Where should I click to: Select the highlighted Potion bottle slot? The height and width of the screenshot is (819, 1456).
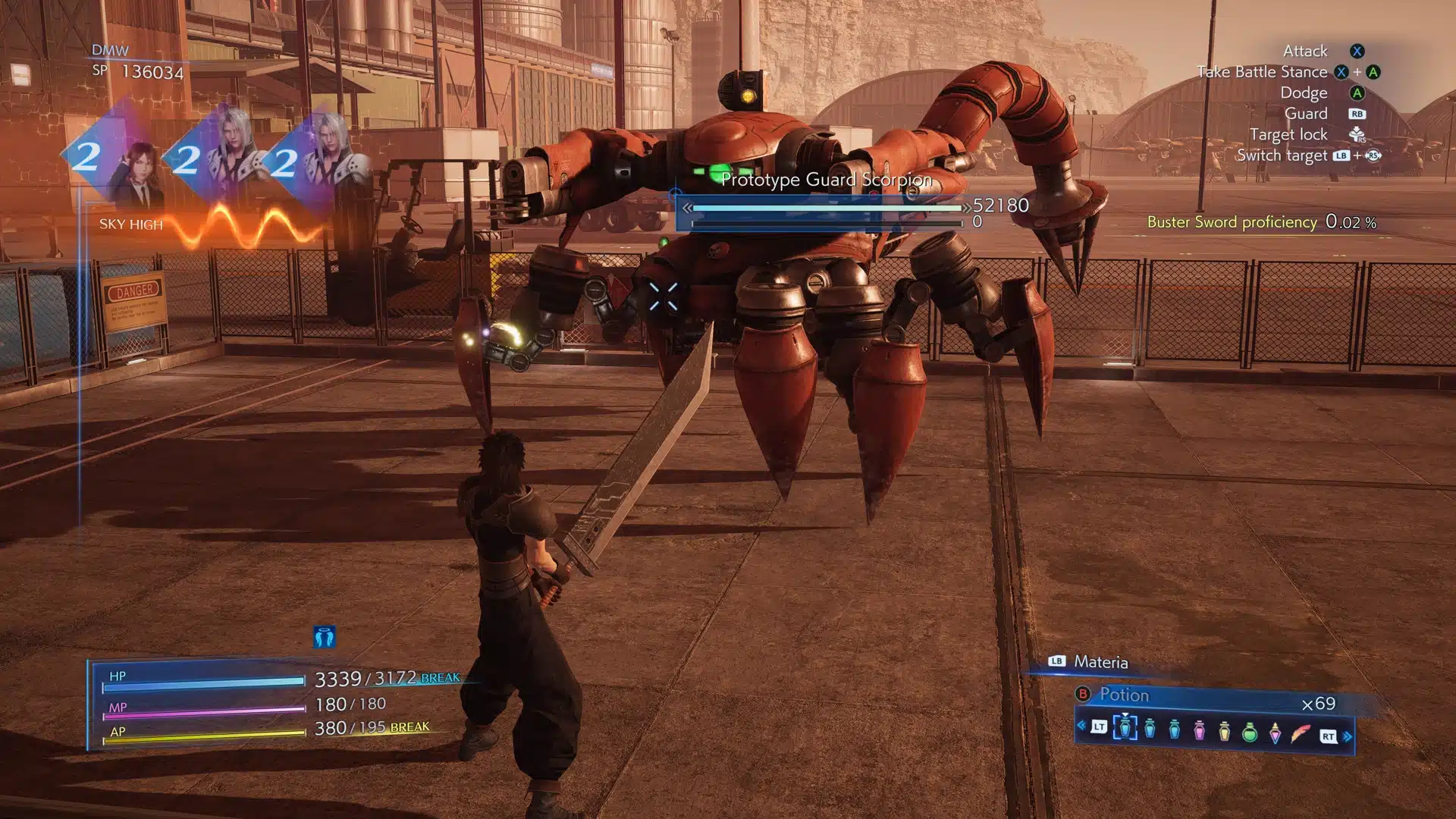pyautogui.click(x=1125, y=728)
